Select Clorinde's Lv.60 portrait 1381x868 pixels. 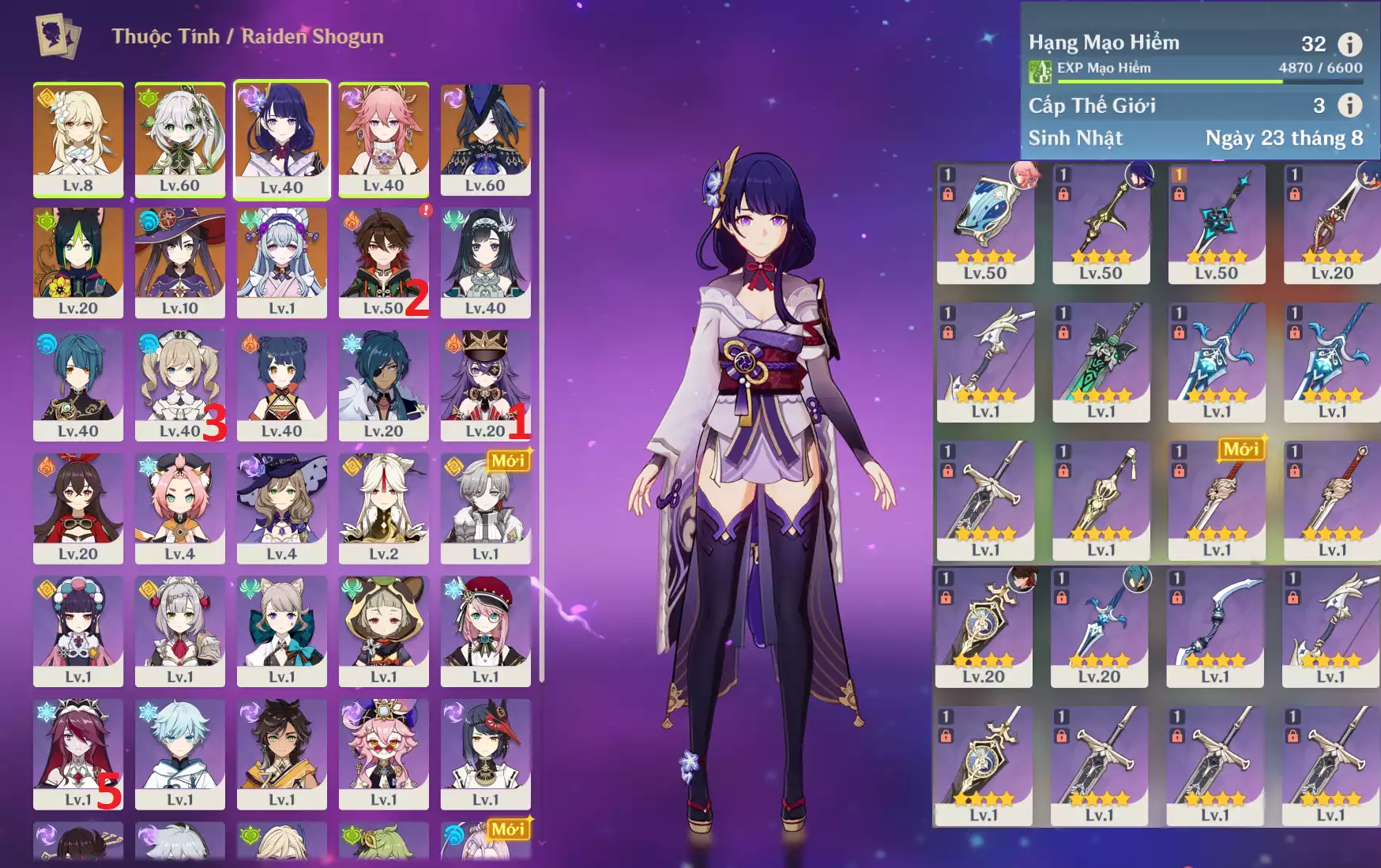click(x=485, y=138)
